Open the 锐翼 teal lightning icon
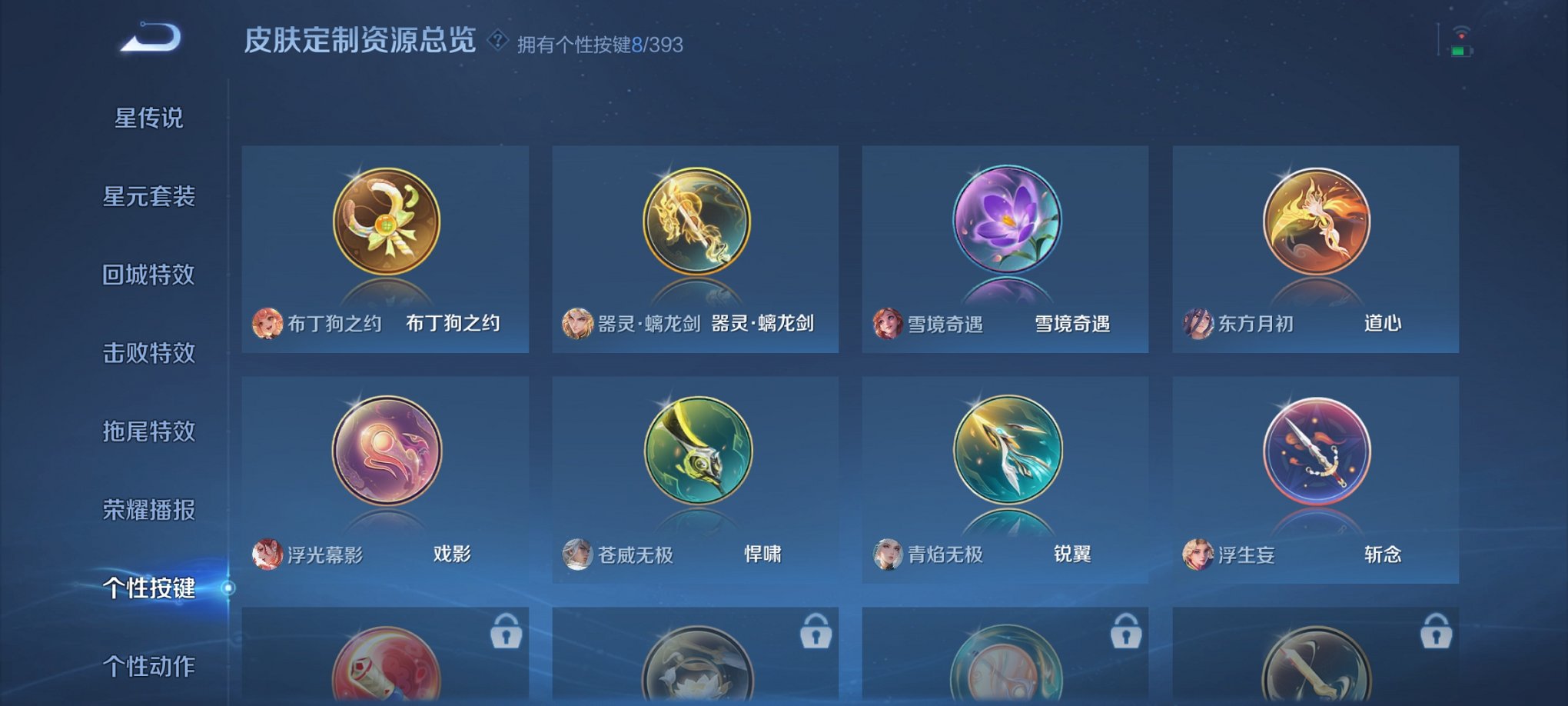The height and width of the screenshot is (706, 1568). click(x=1007, y=450)
